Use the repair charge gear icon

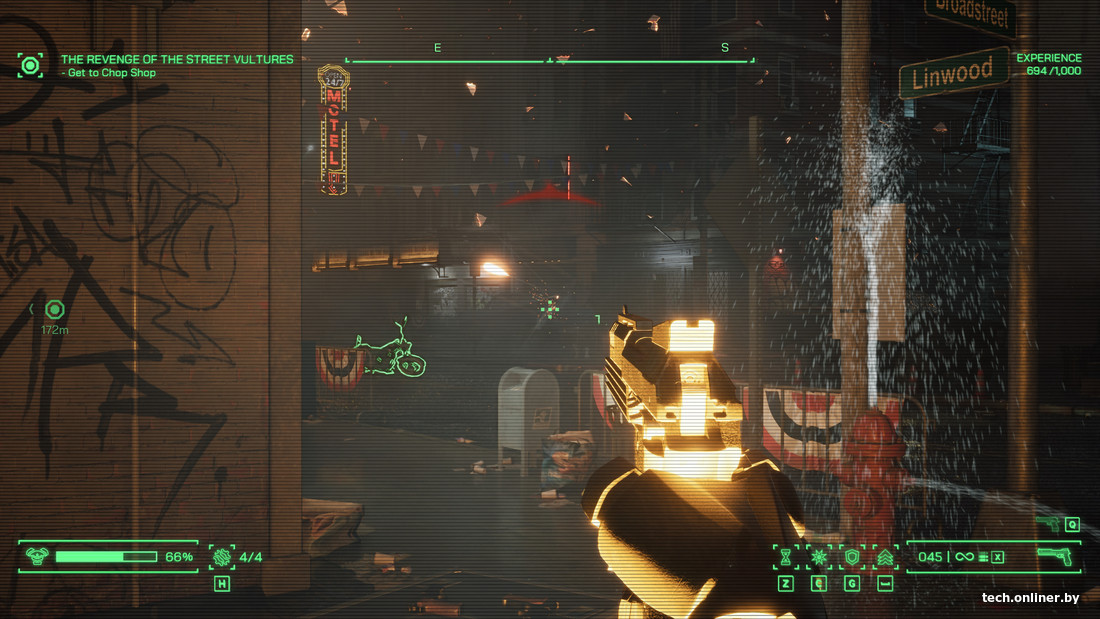221,556
